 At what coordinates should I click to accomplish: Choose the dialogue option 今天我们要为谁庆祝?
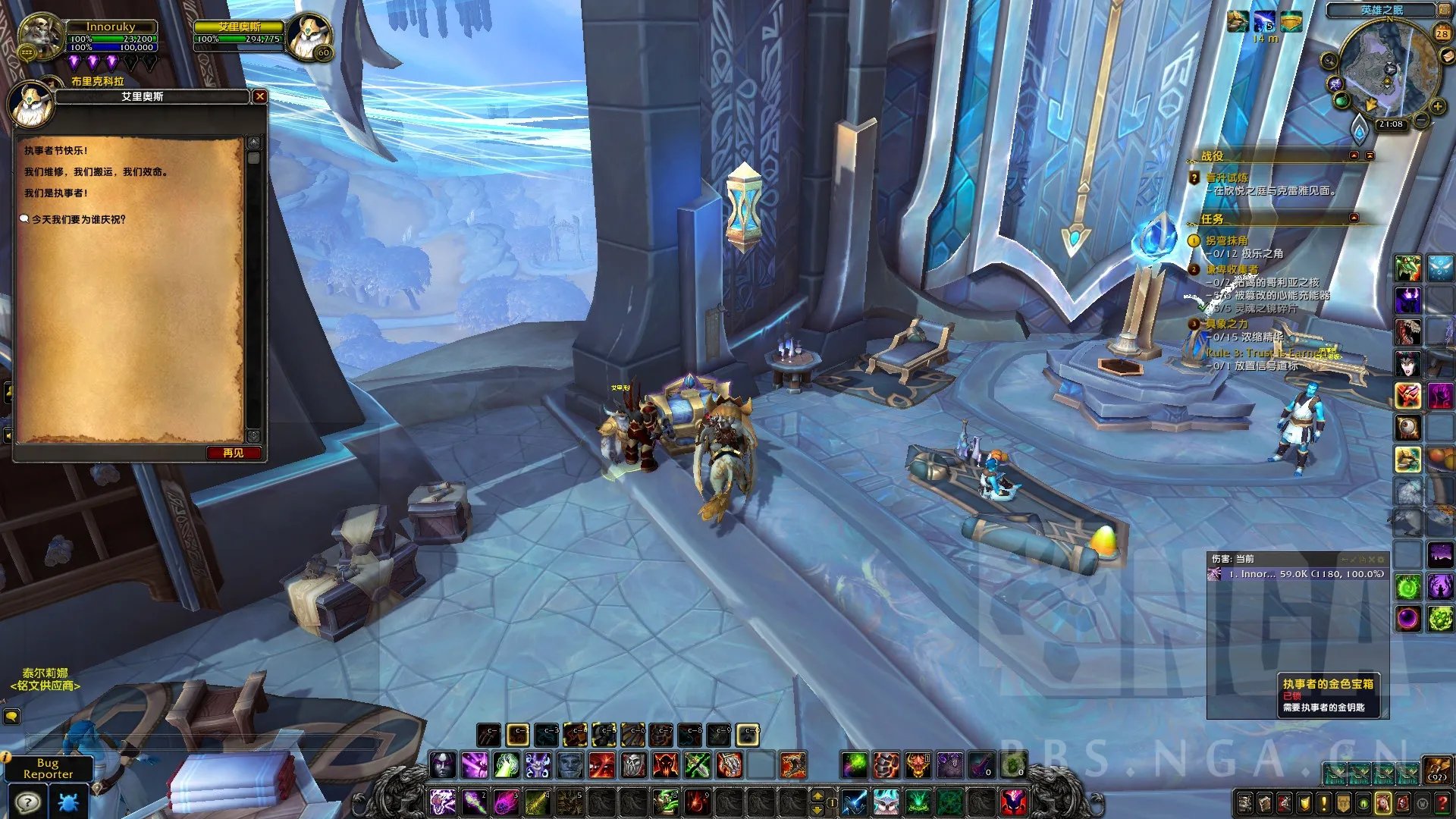click(x=78, y=219)
